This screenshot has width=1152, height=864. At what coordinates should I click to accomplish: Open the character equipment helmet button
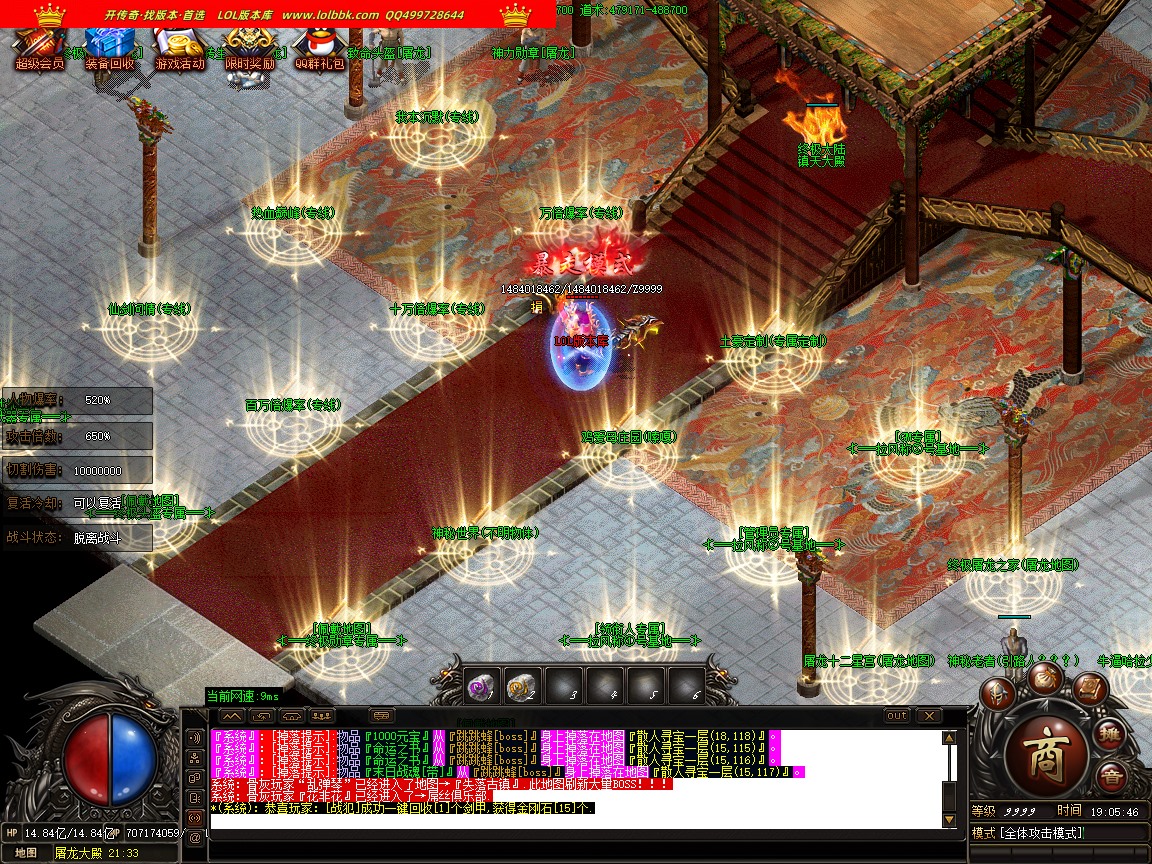tap(996, 693)
